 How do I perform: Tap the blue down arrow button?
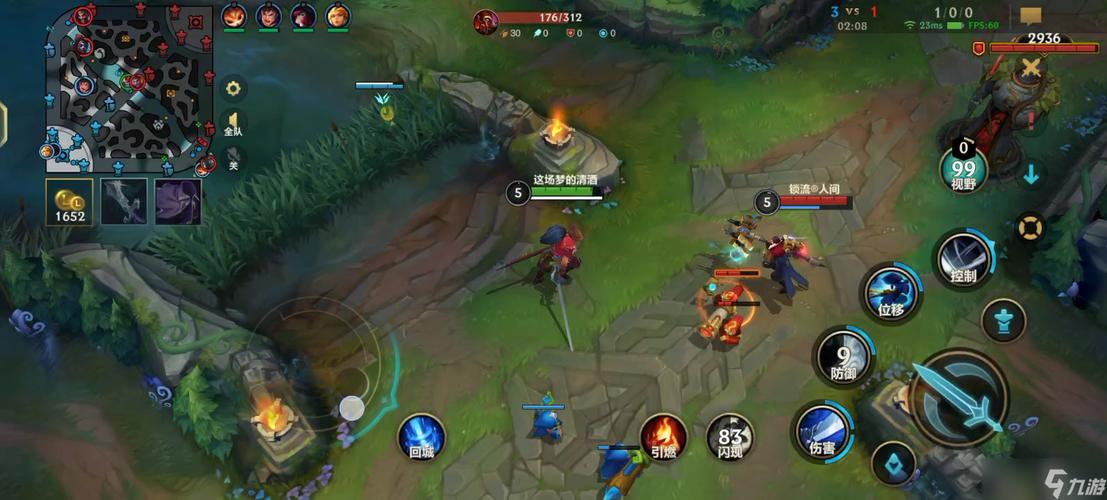(x=1031, y=174)
